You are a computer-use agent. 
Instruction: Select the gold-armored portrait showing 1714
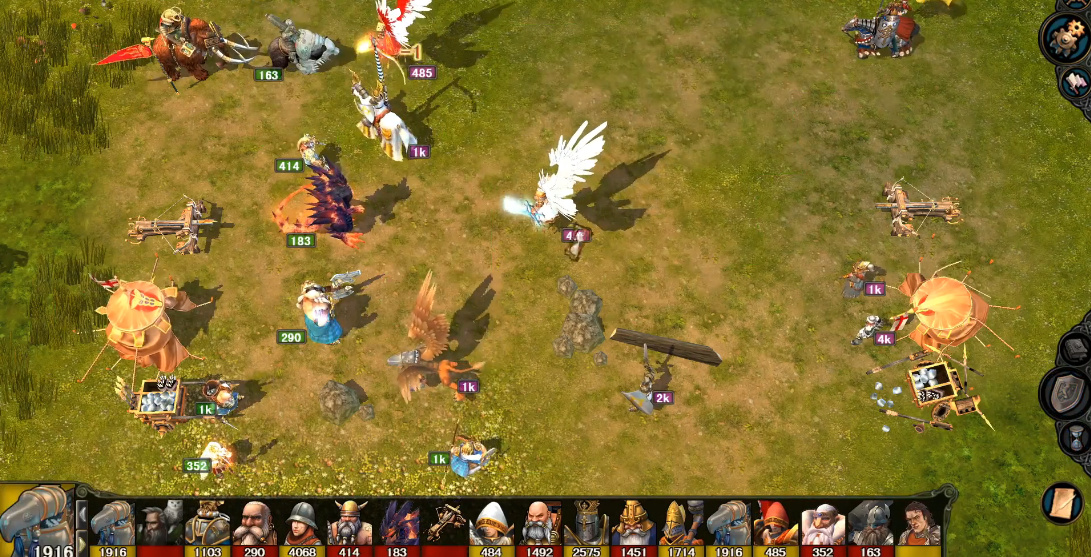pos(681,524)
